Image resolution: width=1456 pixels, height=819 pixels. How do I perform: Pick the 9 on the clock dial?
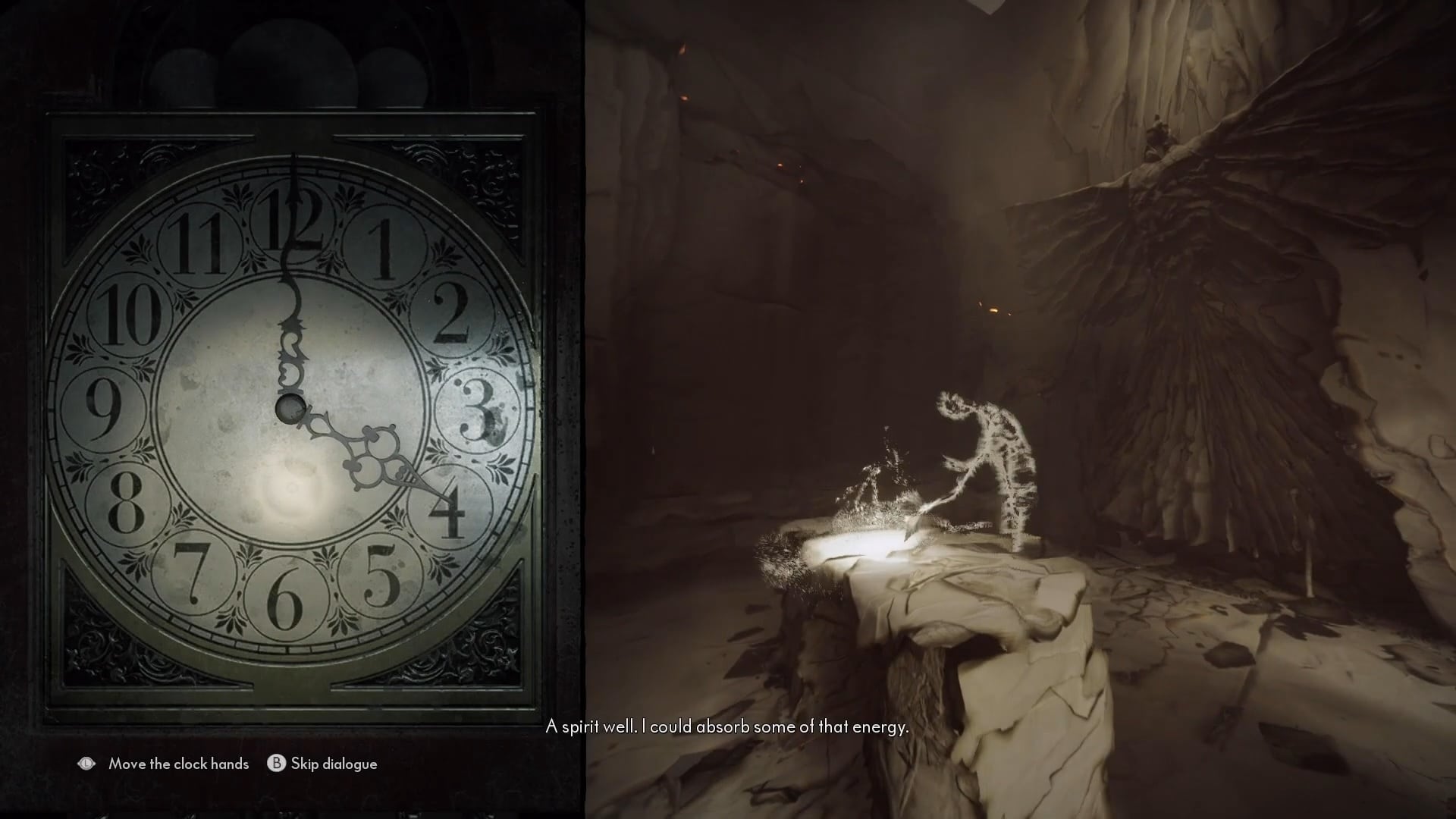click(x=103, y=408)
